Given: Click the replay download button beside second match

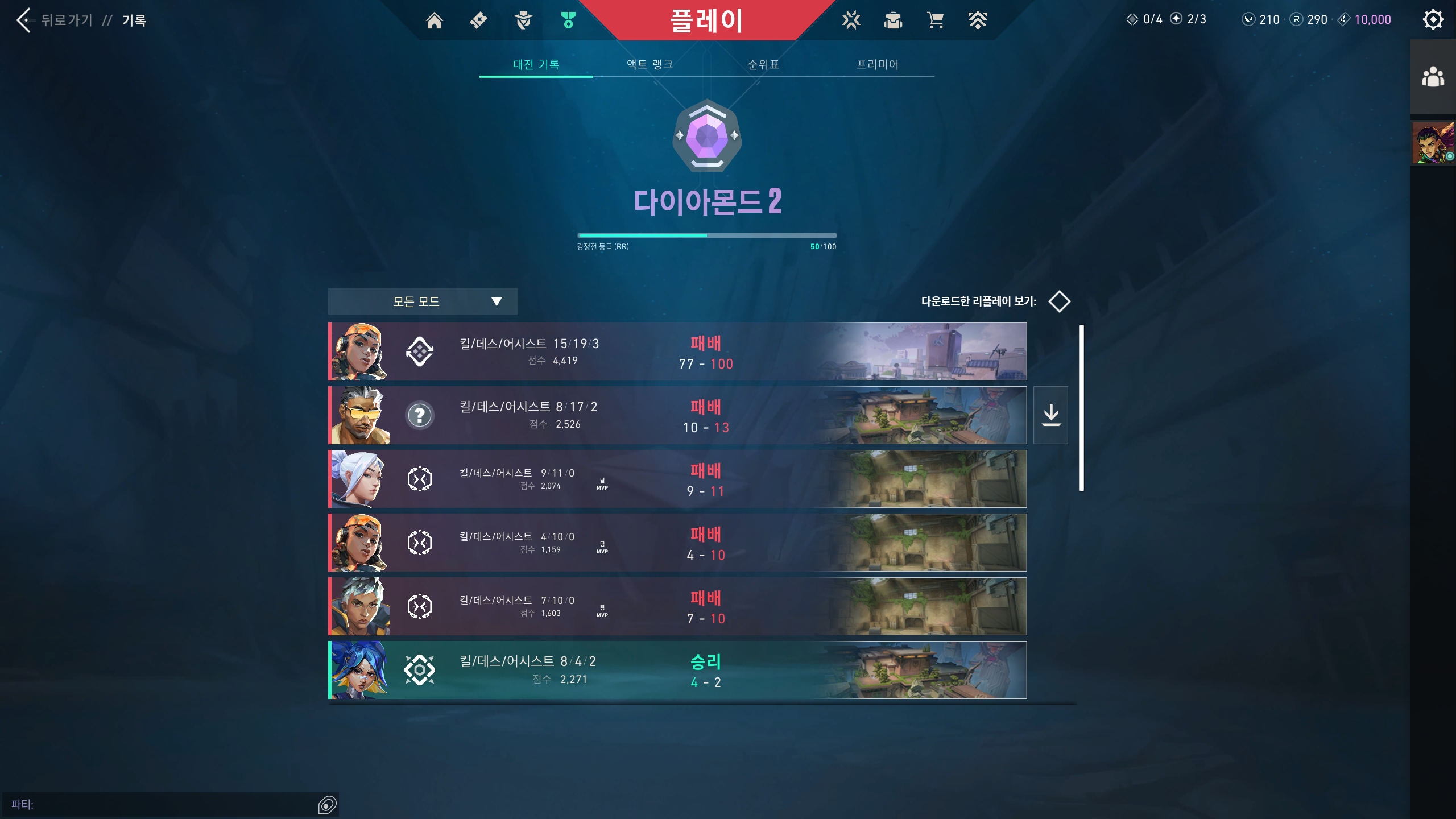Looking at the screenshot, I should coord(1051,415).
